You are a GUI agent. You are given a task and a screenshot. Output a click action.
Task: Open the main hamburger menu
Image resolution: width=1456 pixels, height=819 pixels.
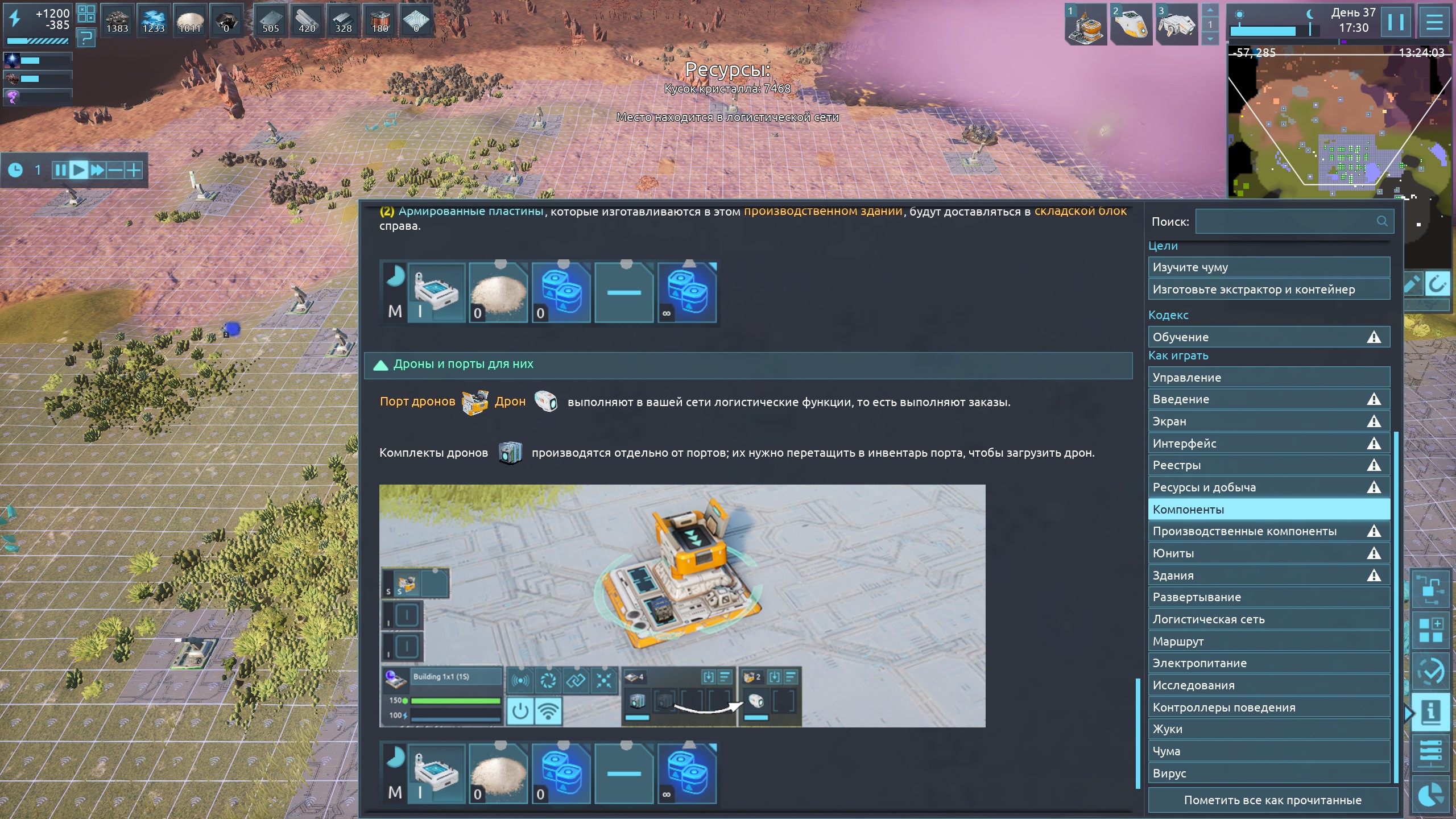[1434, 23]
